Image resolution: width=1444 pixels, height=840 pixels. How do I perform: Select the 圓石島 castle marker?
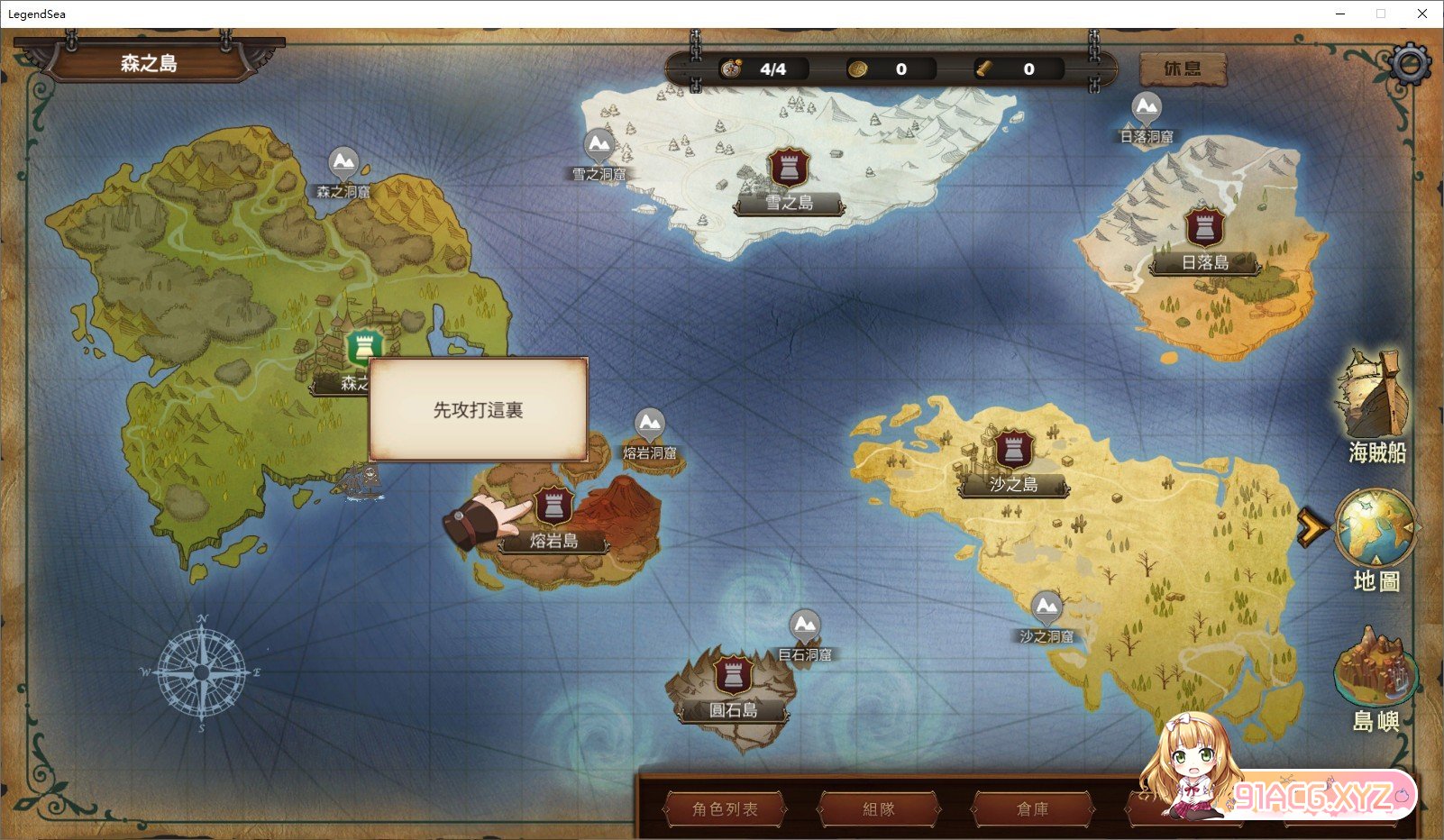(733, 674)
